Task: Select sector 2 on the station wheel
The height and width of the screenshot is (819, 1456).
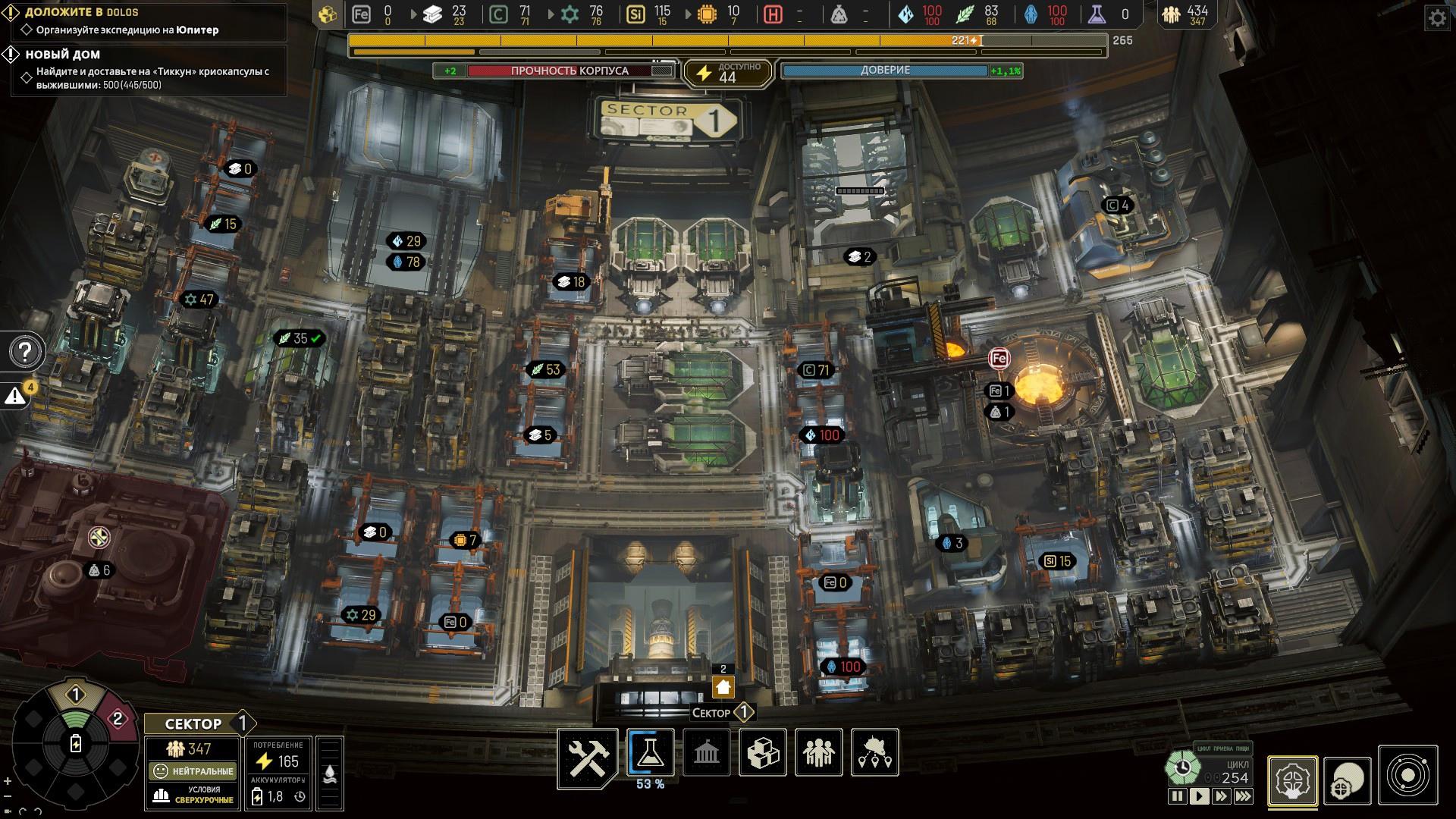Action: (117, 719)
